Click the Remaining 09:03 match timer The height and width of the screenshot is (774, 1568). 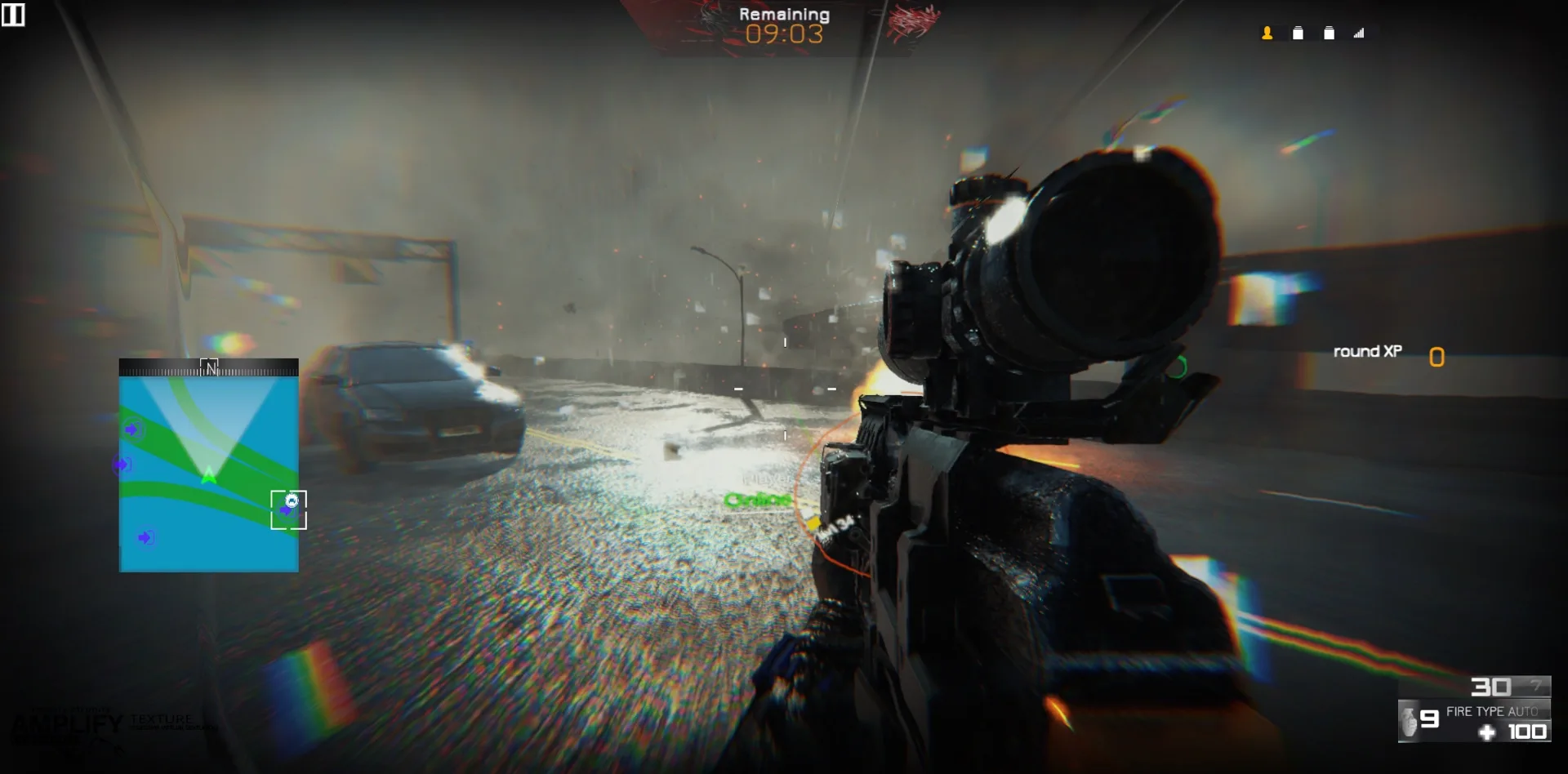783,24
